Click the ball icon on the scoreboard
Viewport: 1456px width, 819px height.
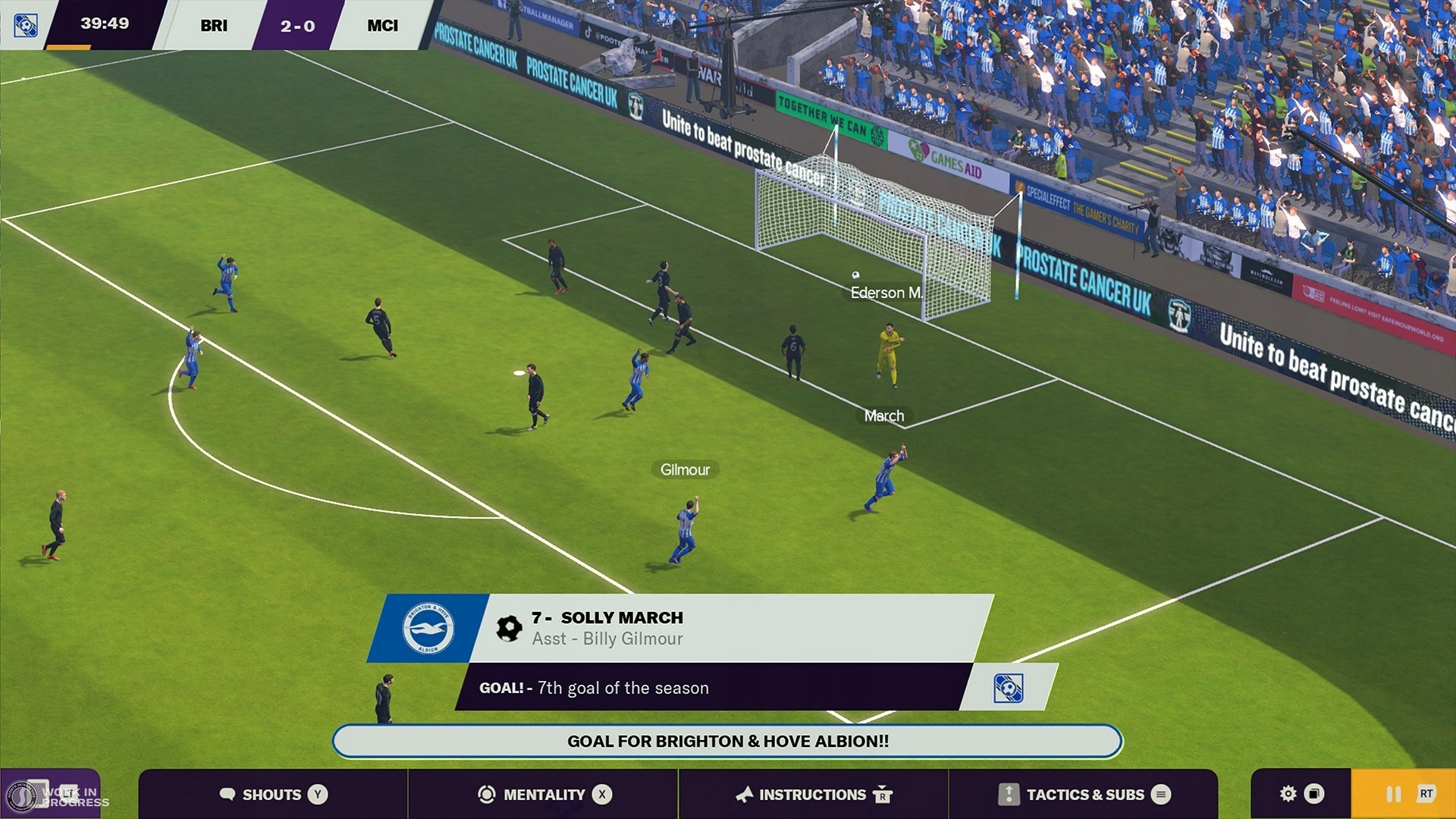pyautogui.click(x=25, y=25)
